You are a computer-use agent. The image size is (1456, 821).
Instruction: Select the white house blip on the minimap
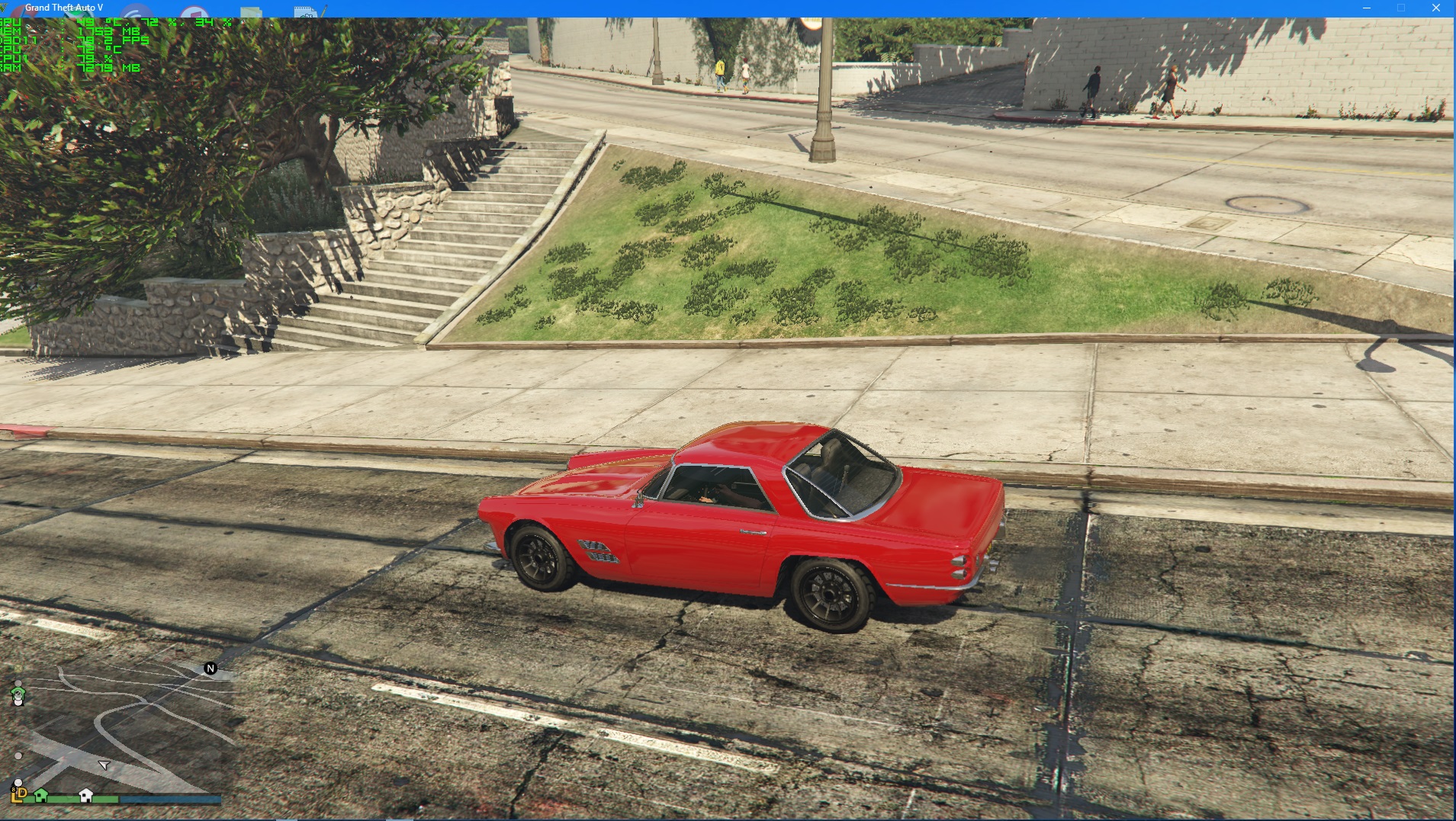pos(86,795)
